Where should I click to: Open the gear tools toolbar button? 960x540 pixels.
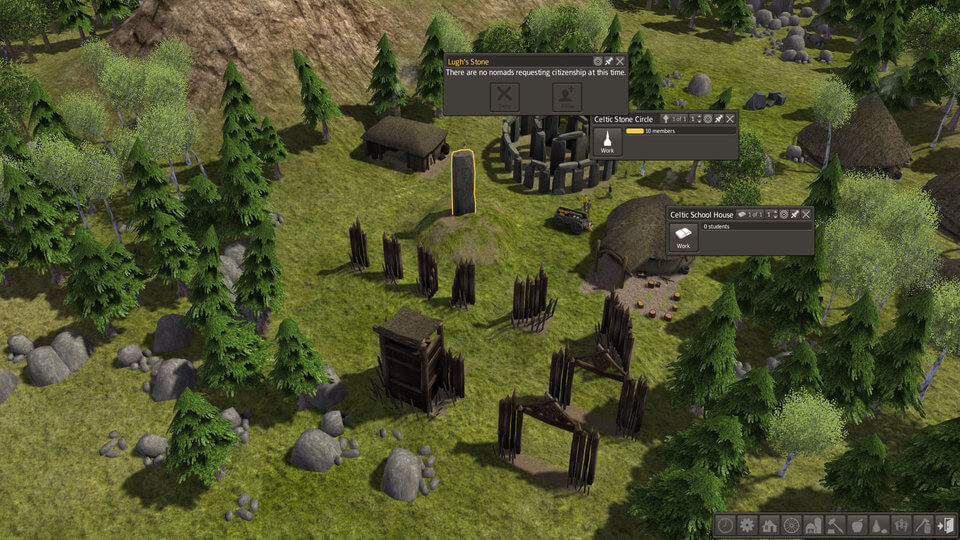coord(747,525)
